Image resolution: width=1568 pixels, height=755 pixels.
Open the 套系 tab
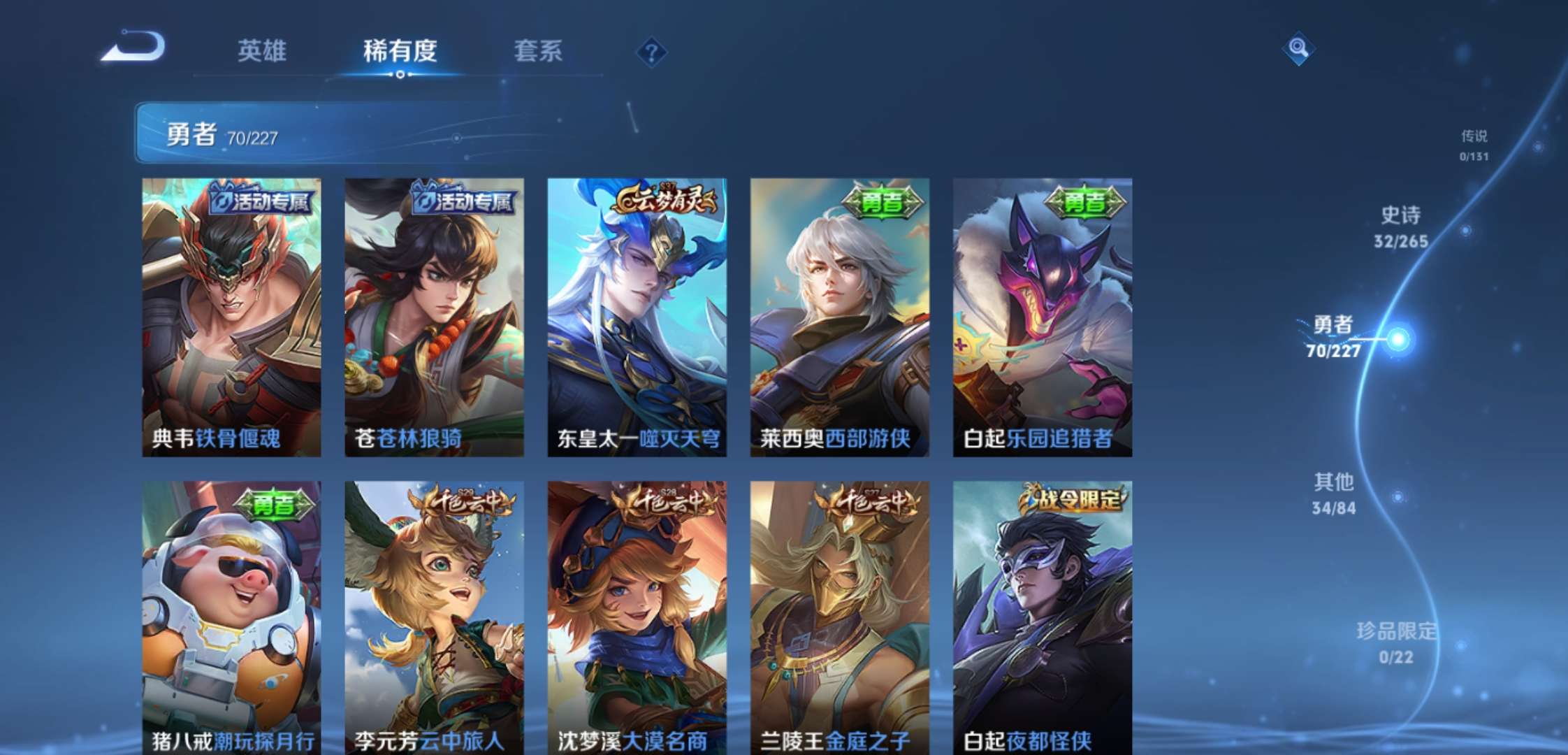point(538,51)
